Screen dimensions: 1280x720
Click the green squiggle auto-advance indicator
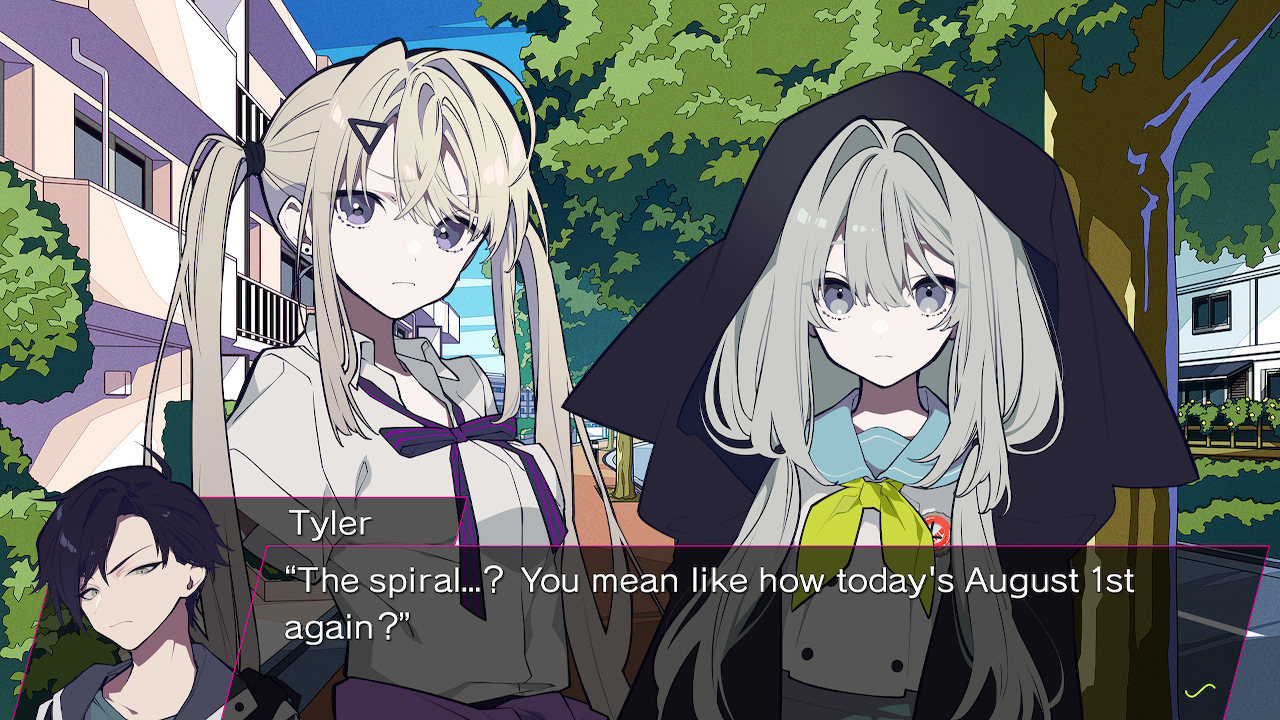[x=1200, y=690]
